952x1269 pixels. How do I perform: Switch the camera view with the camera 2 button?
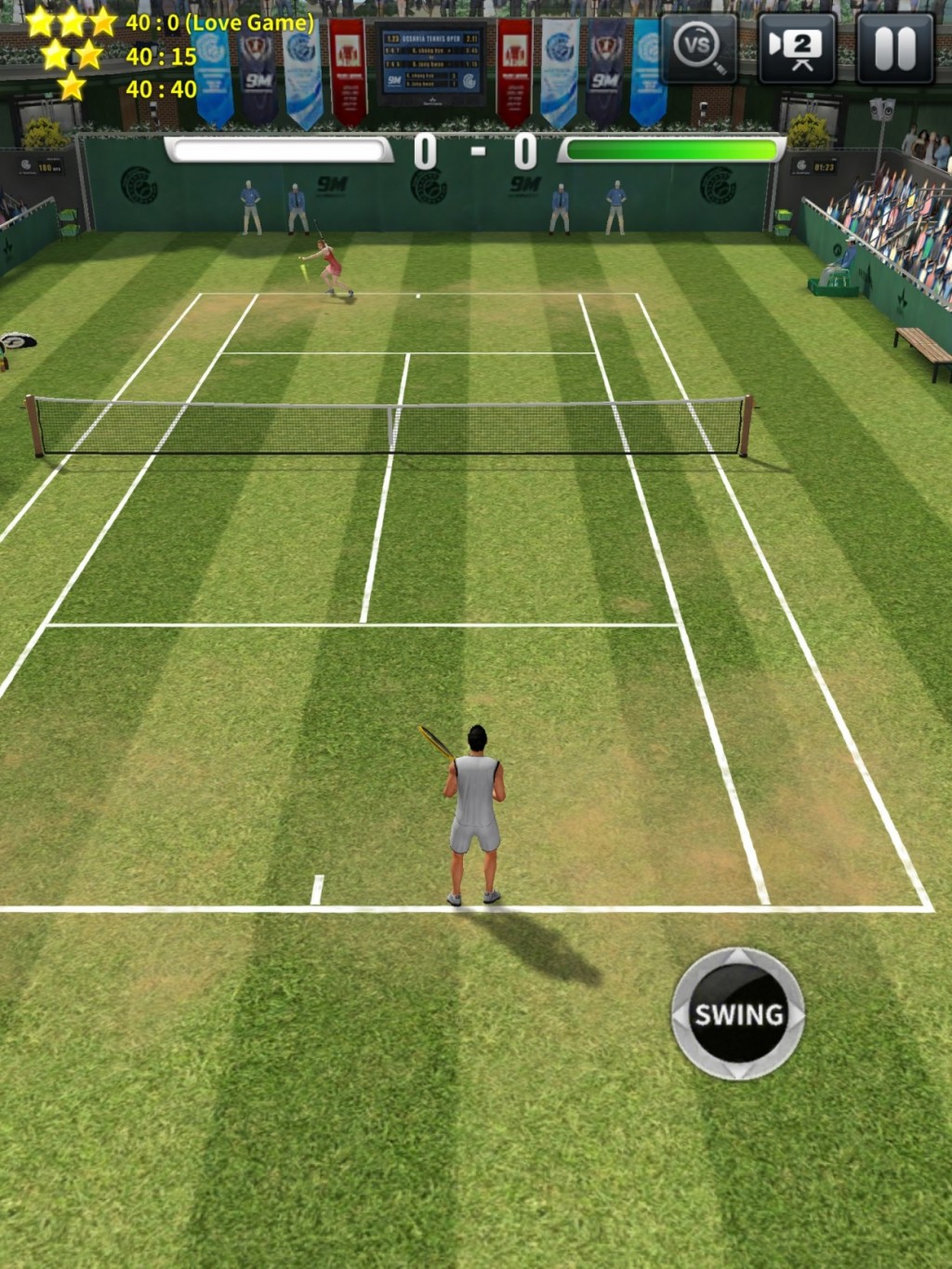pyautogui.click(x=797, y=48)
